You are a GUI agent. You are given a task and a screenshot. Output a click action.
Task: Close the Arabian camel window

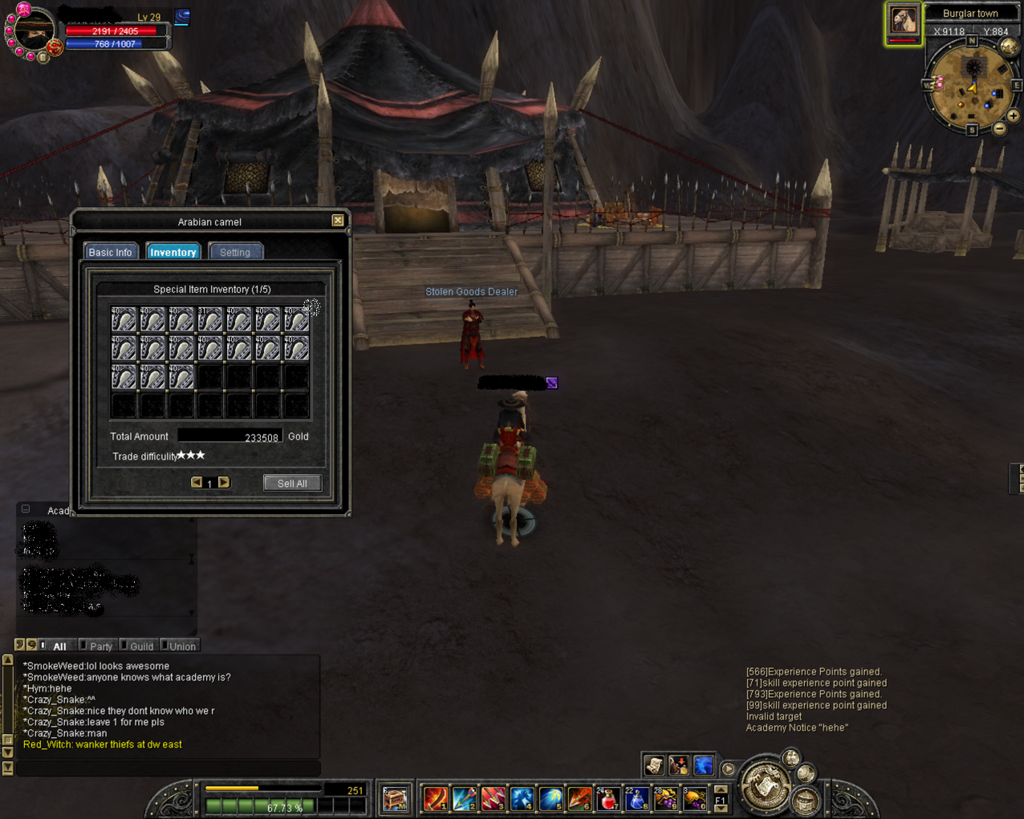pyautogui.click(x=338, y=221)
